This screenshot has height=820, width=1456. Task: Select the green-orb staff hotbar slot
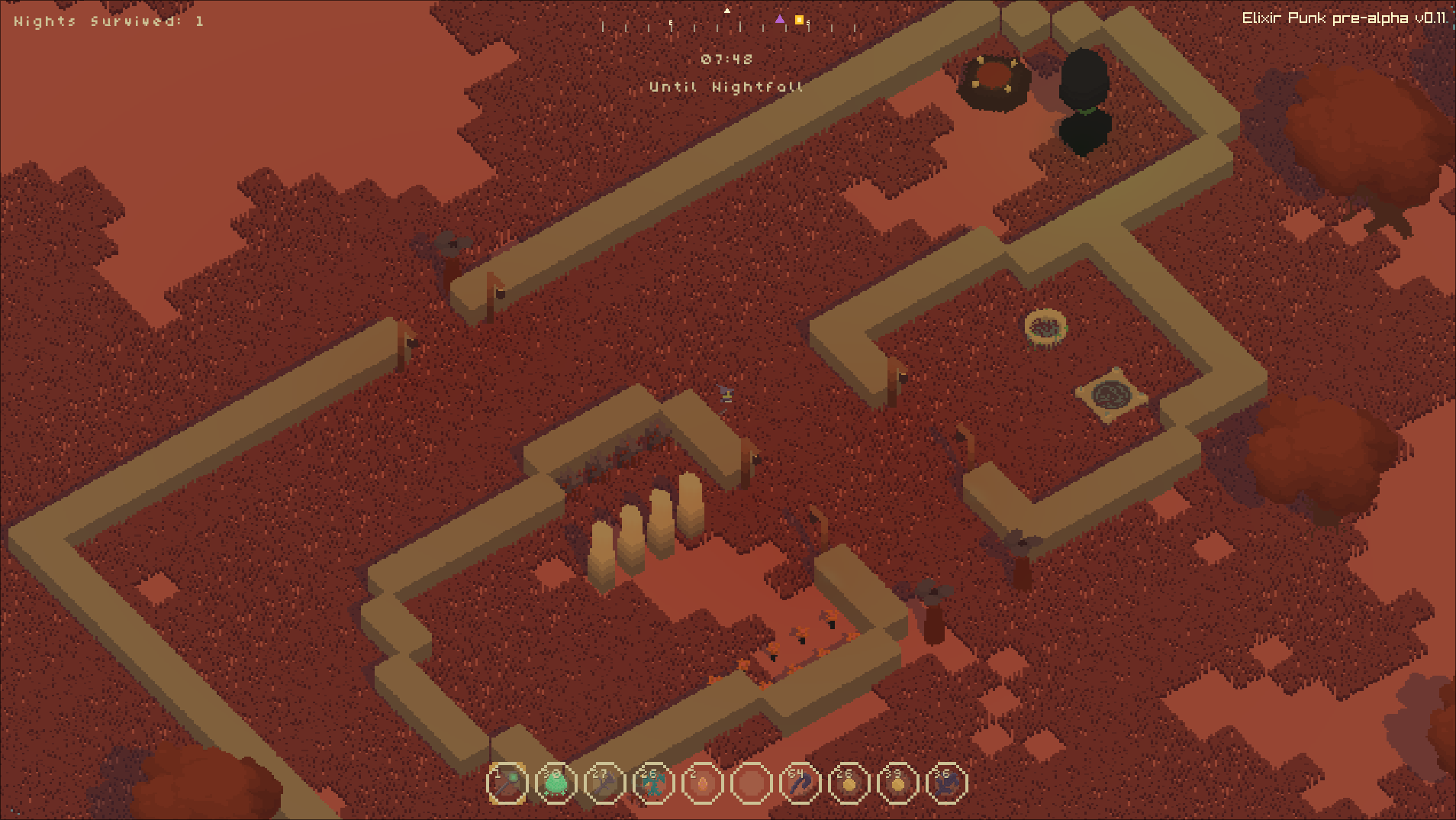click(507, 783)
